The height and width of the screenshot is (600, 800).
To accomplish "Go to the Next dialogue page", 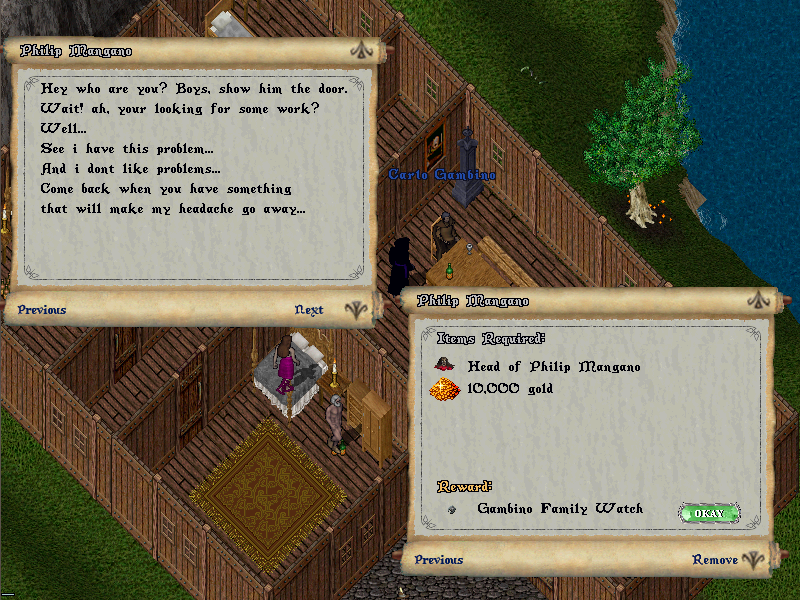I will 309,310.
